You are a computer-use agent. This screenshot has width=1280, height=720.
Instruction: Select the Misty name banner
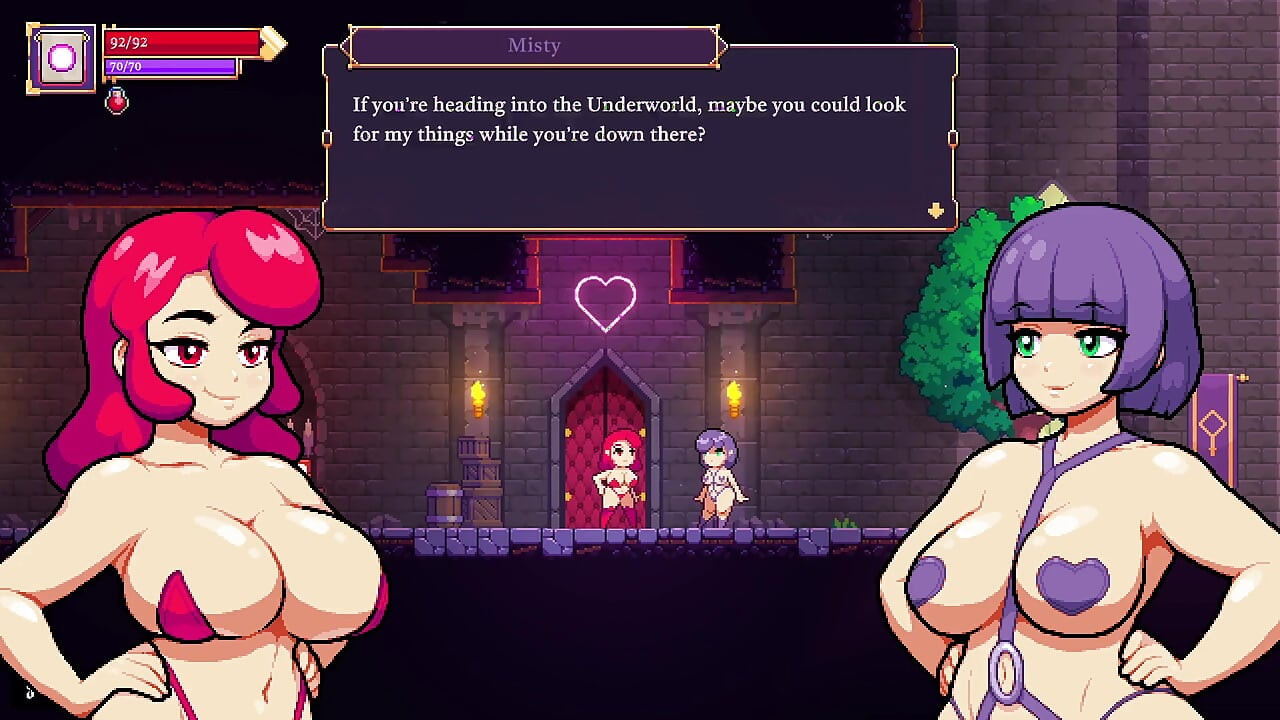pyautogui.click(x=534, y=45)
